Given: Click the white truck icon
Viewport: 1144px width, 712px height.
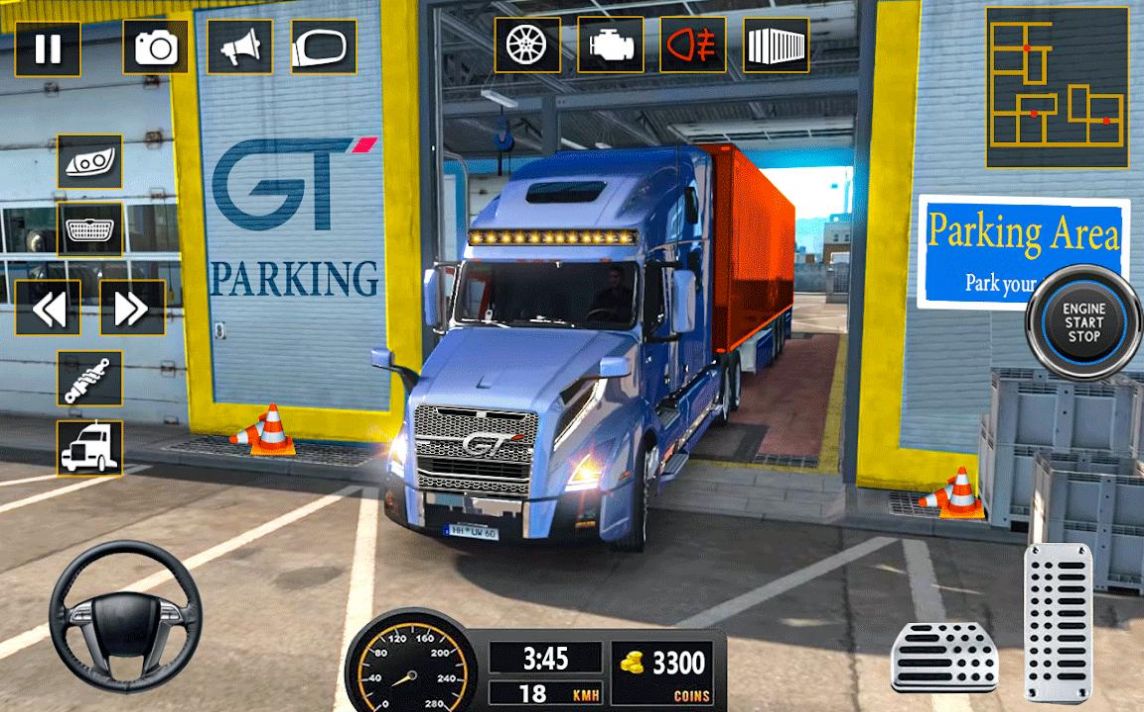Looking at the screenshot, I should point(90,448).
